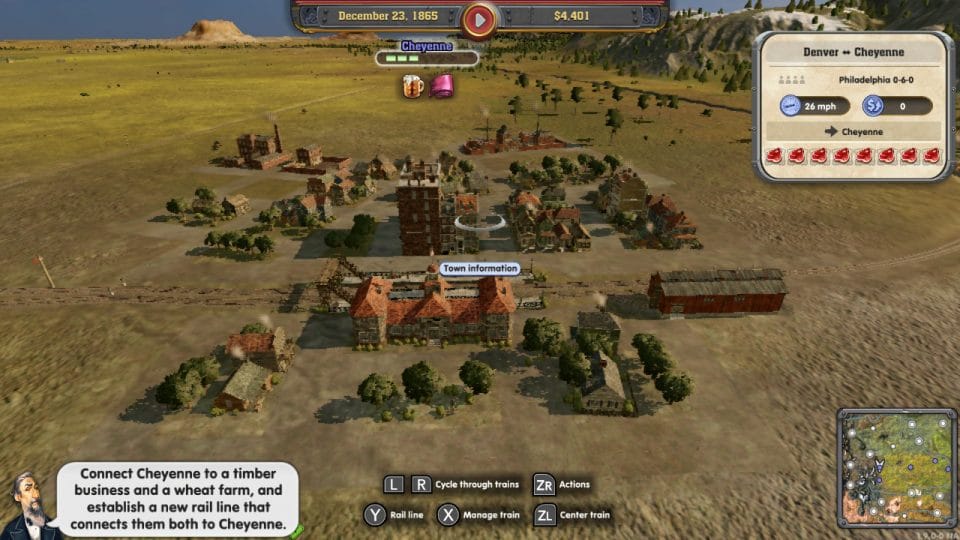Click the red play button in top bar
Viewport: 960px width, 540px height.
(480, 18)
